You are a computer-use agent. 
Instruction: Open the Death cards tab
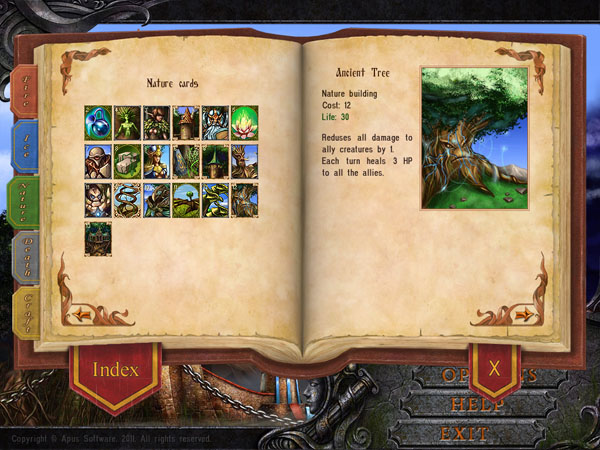(x=21, y=258)
